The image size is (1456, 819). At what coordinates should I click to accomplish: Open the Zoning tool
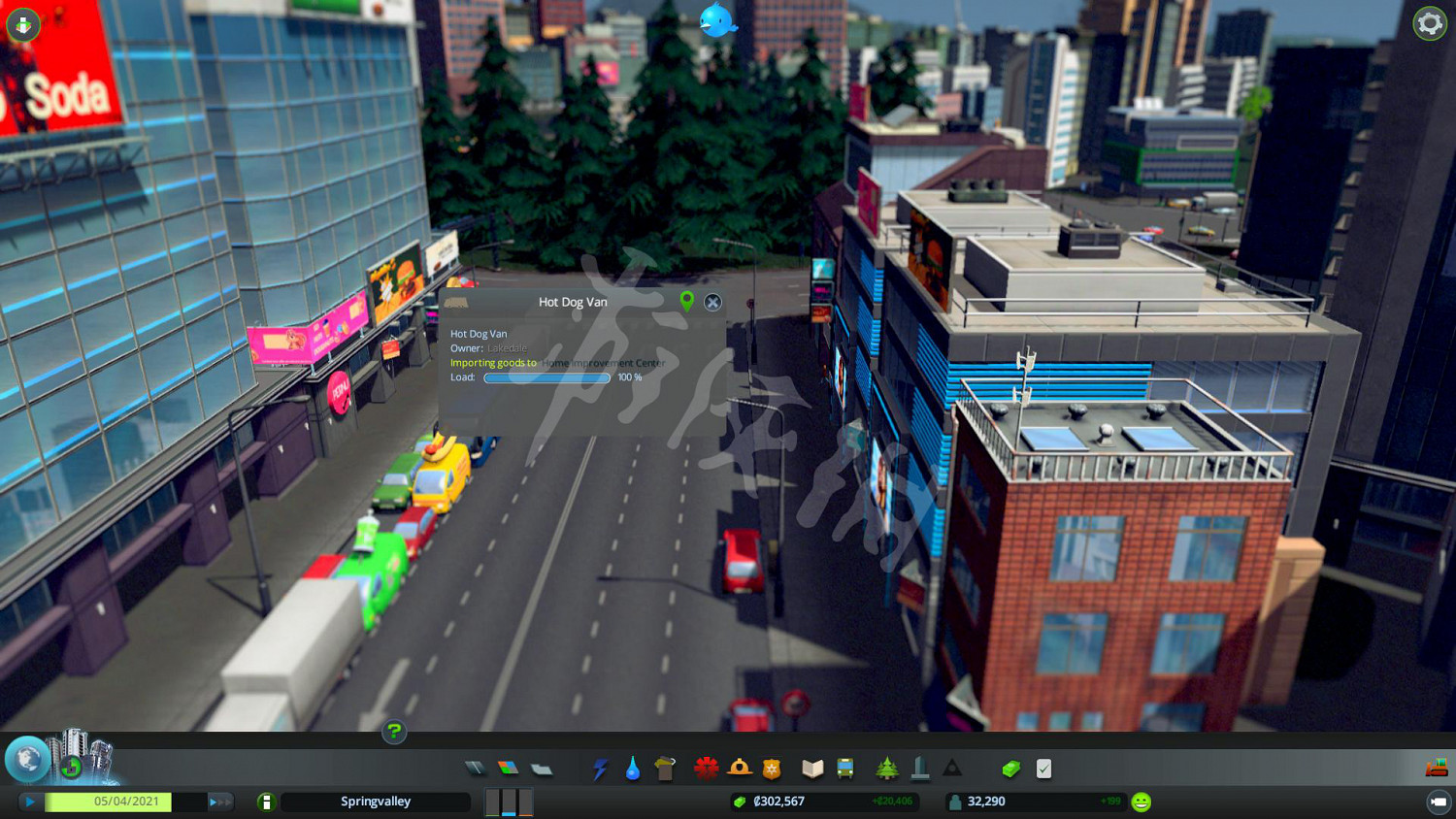point(510,768)
